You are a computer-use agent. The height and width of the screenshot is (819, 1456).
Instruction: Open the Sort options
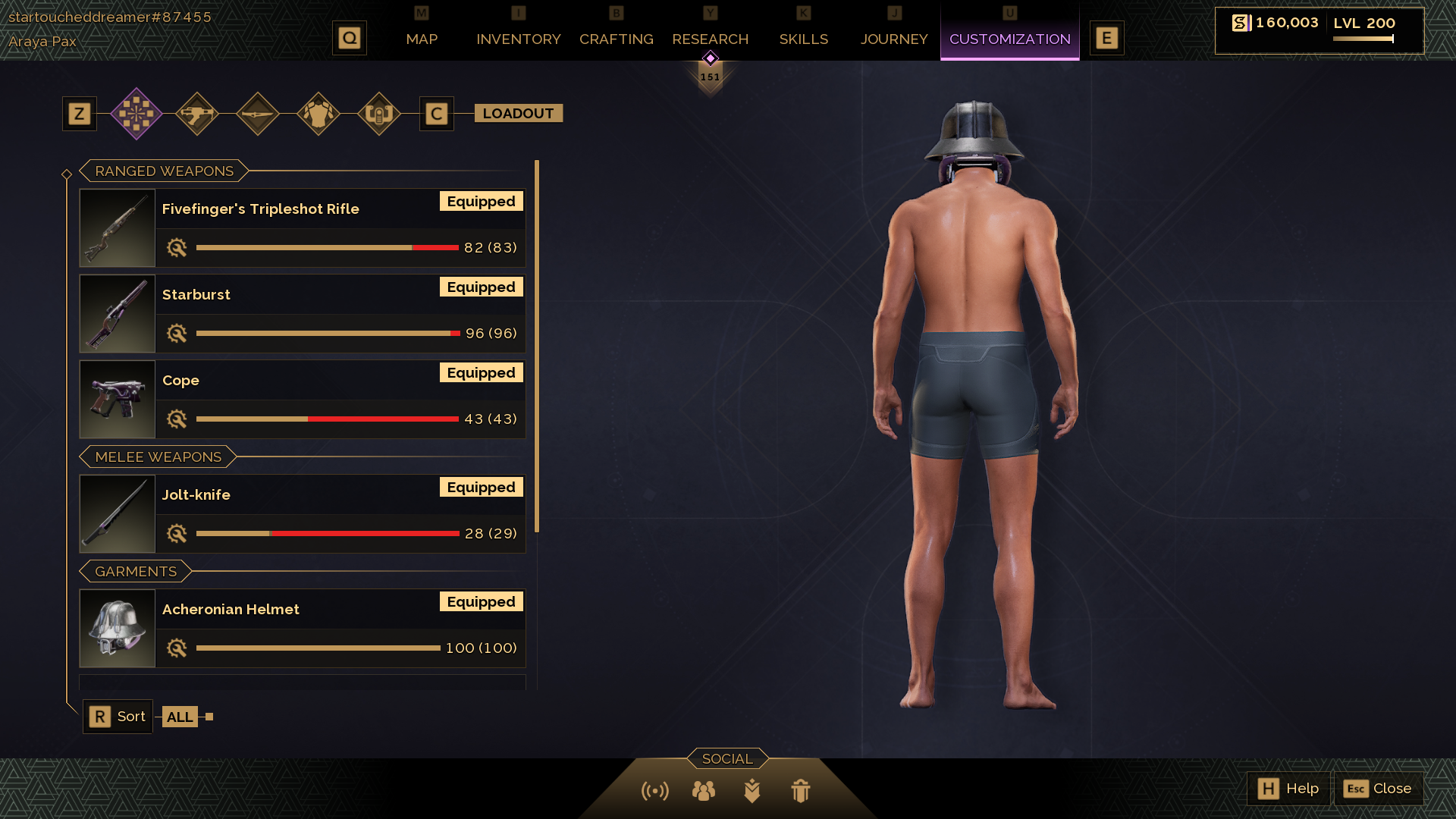(118, 717)
